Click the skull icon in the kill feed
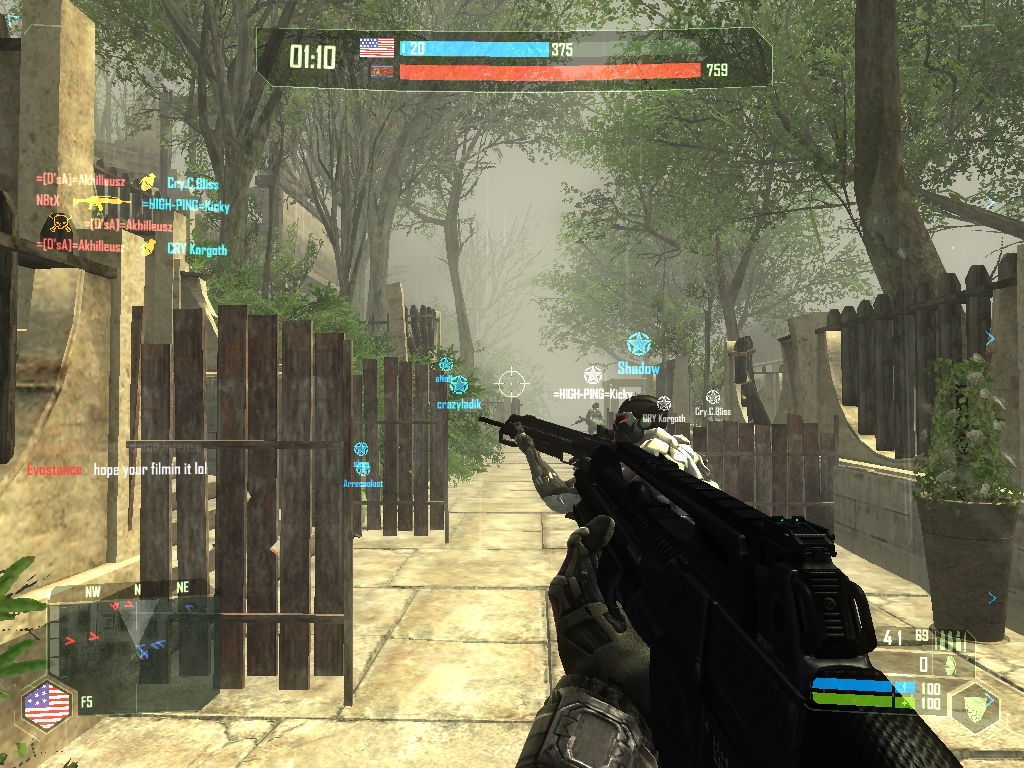The image size is (1024, 768). pyautogui.click(x=56, y=224)
